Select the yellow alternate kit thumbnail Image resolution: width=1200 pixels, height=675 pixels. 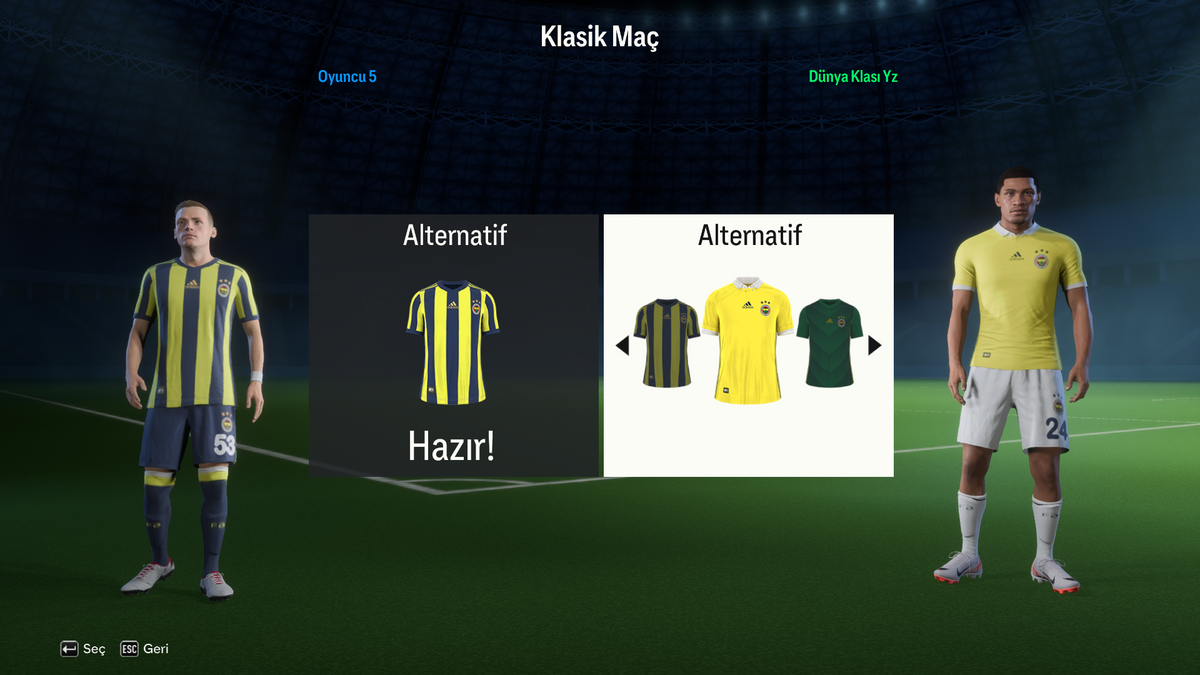tap(748, 340)
